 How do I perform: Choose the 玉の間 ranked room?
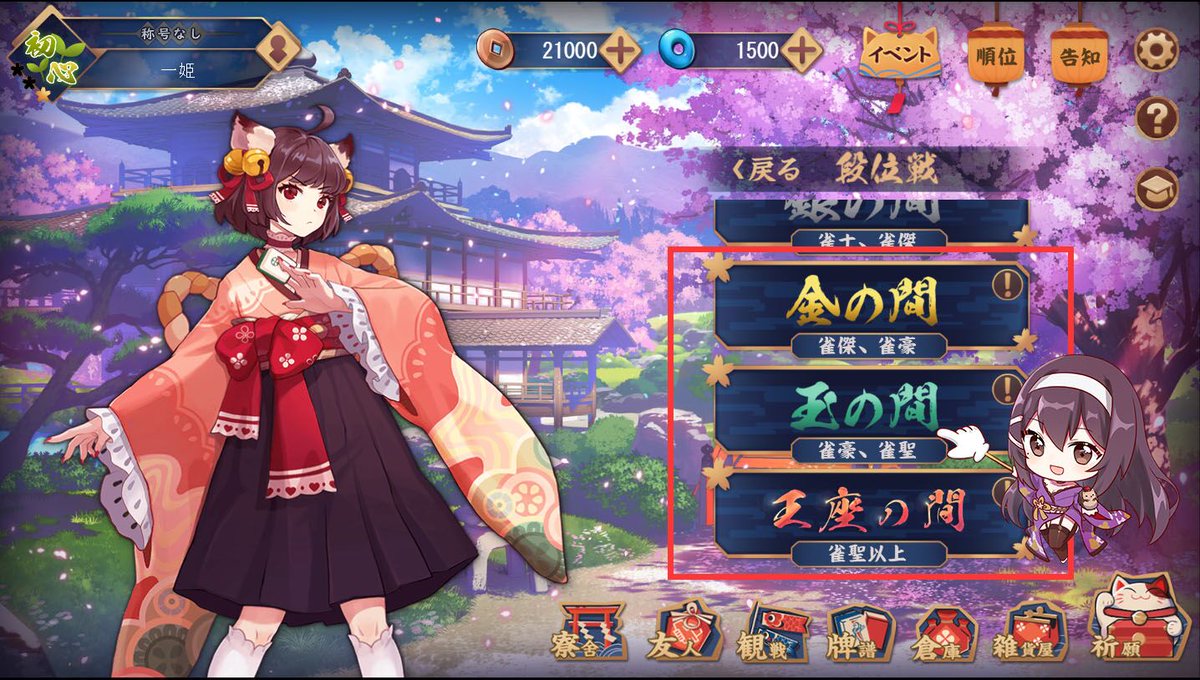click(860, 410)
